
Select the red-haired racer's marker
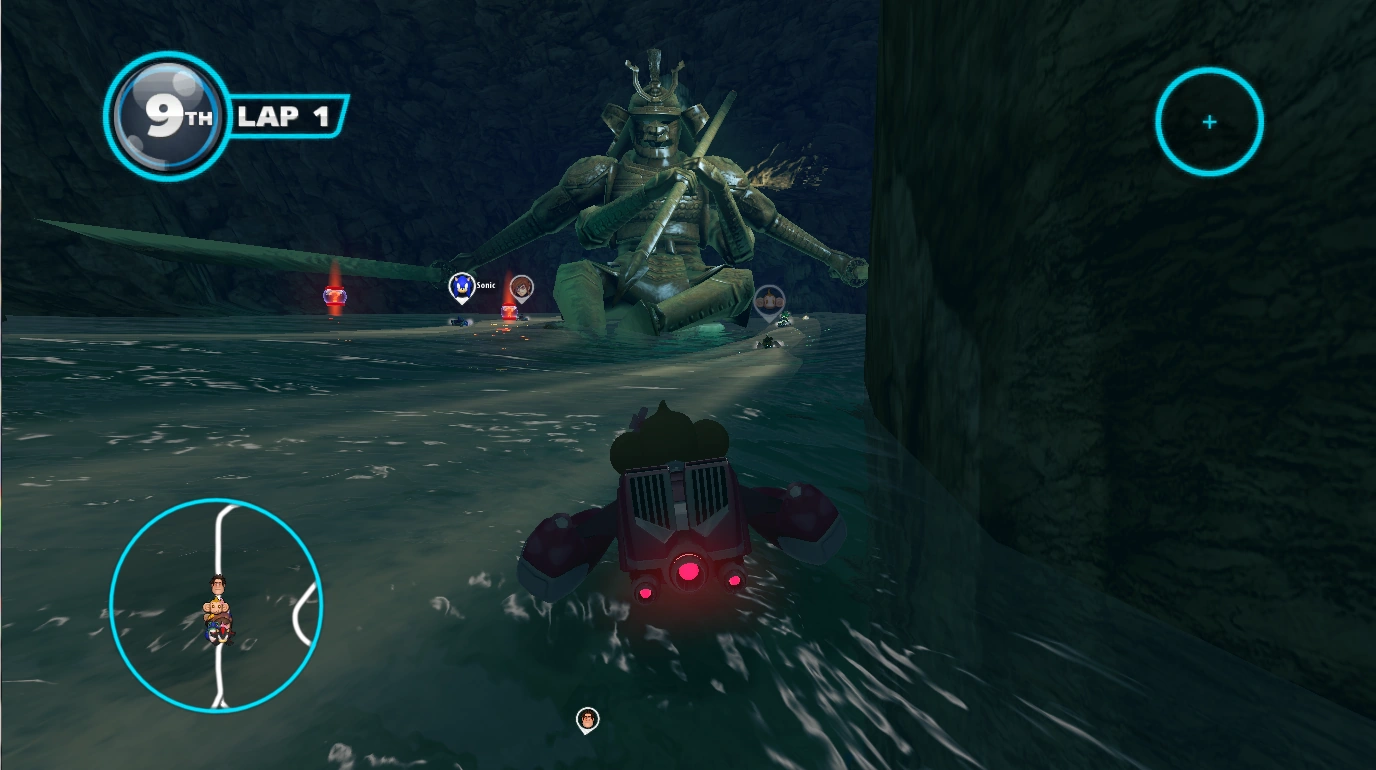(x=520, y=289)
